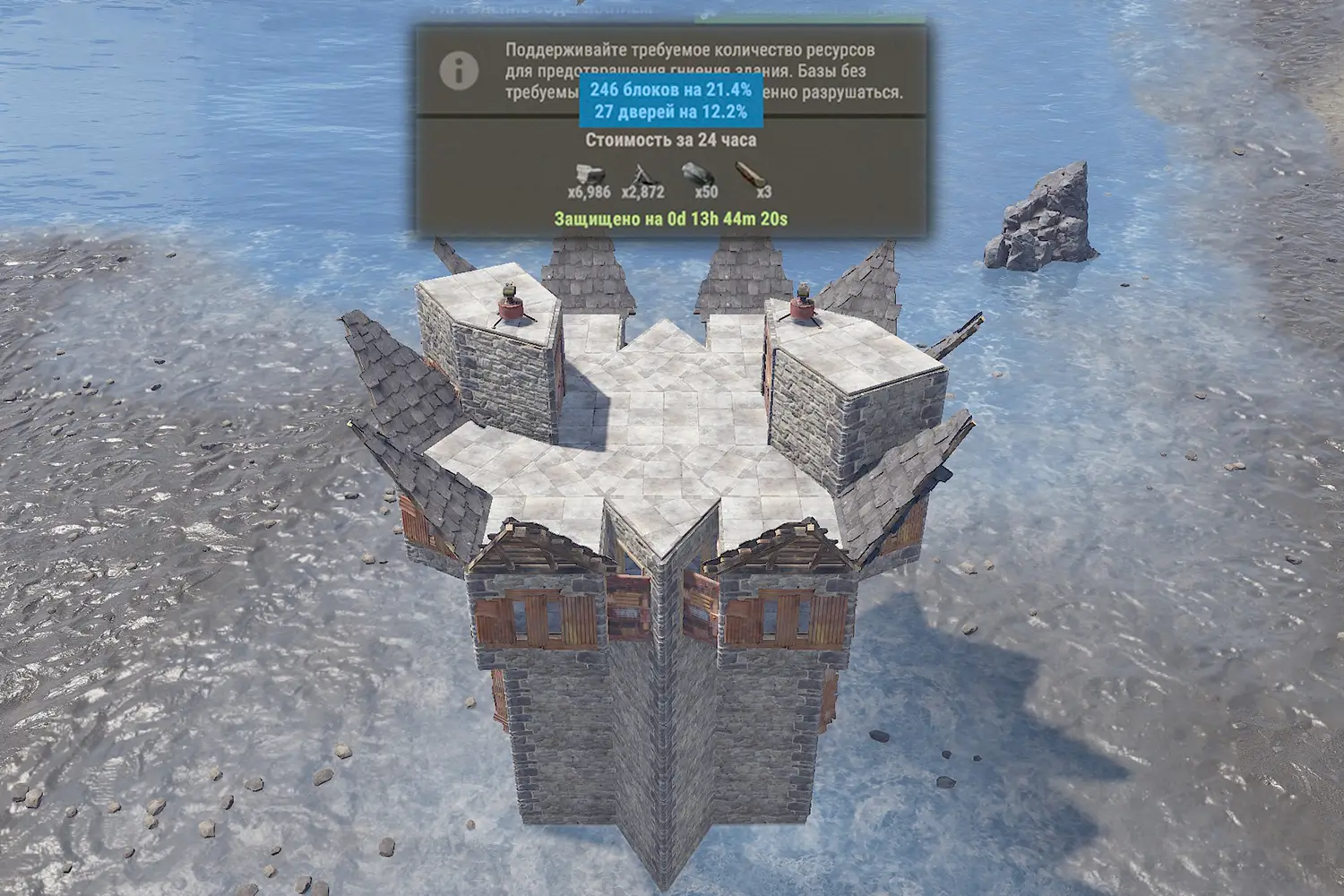Image resolution: width=1344 pixels, height=896 pixels.
Task: Select the metal fragments icon showing x2,872
Action: click(644, 174)
